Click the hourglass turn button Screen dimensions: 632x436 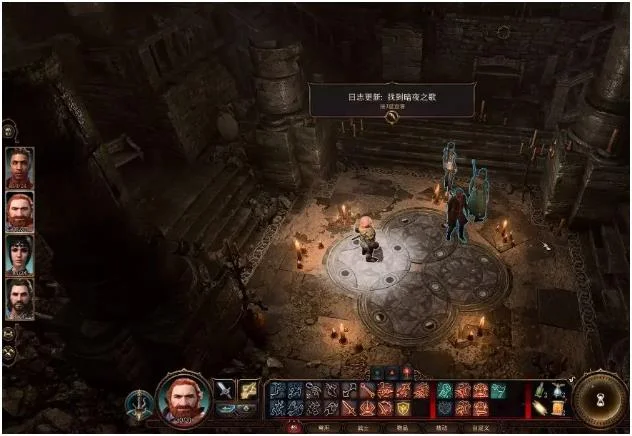coord(598,400)
